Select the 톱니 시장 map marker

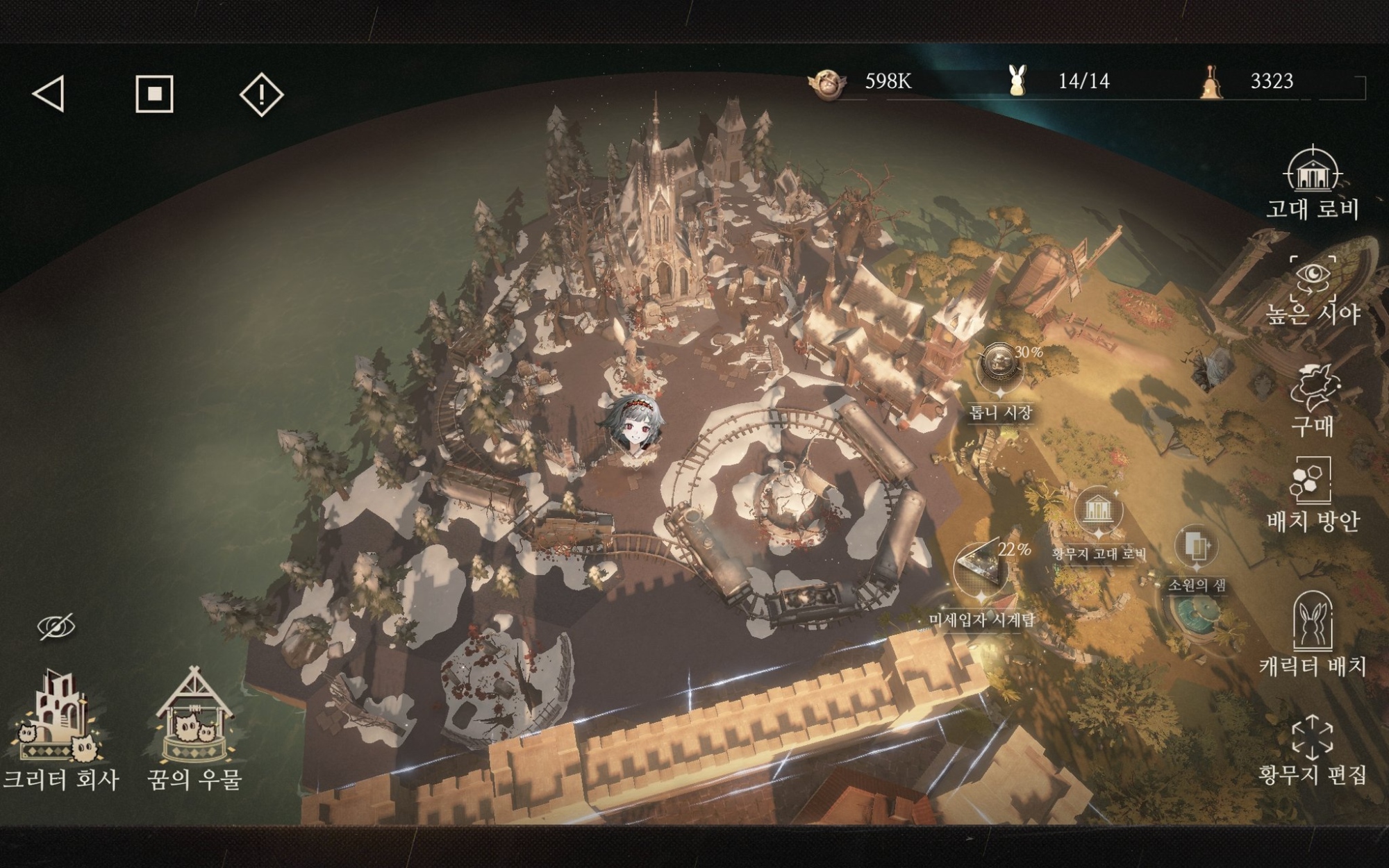click(1001, 368)
